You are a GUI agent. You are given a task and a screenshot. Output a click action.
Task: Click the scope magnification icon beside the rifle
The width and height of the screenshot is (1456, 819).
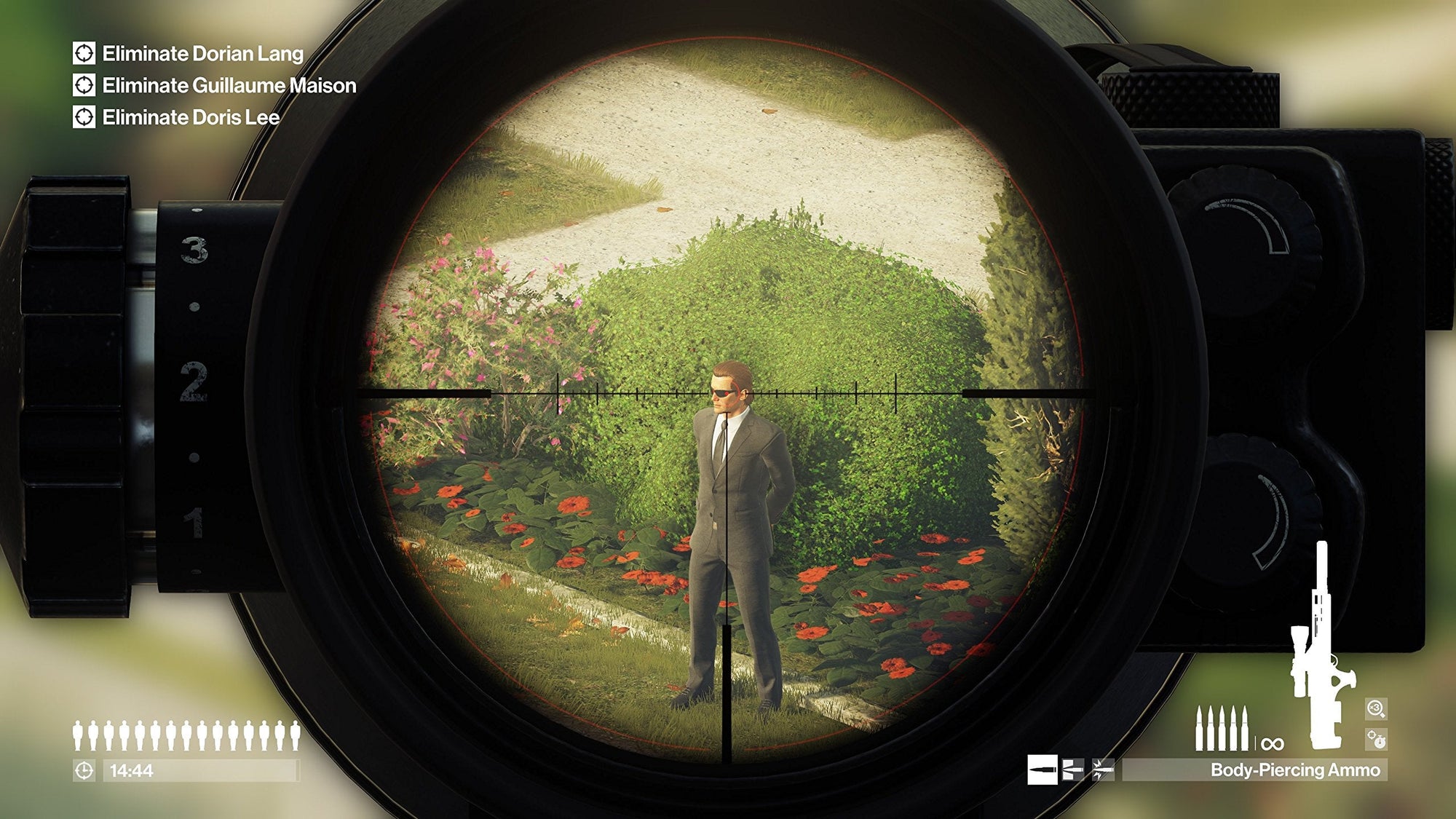tap(1376, 709)
